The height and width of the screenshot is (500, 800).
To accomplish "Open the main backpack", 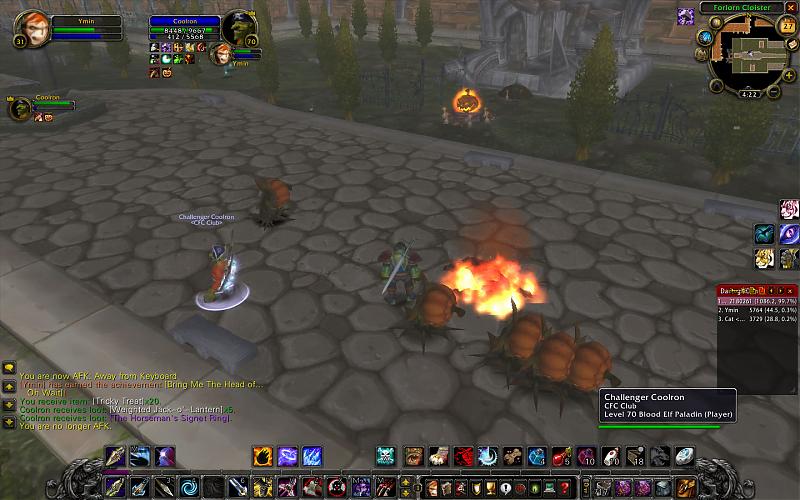I will (685, 488).
